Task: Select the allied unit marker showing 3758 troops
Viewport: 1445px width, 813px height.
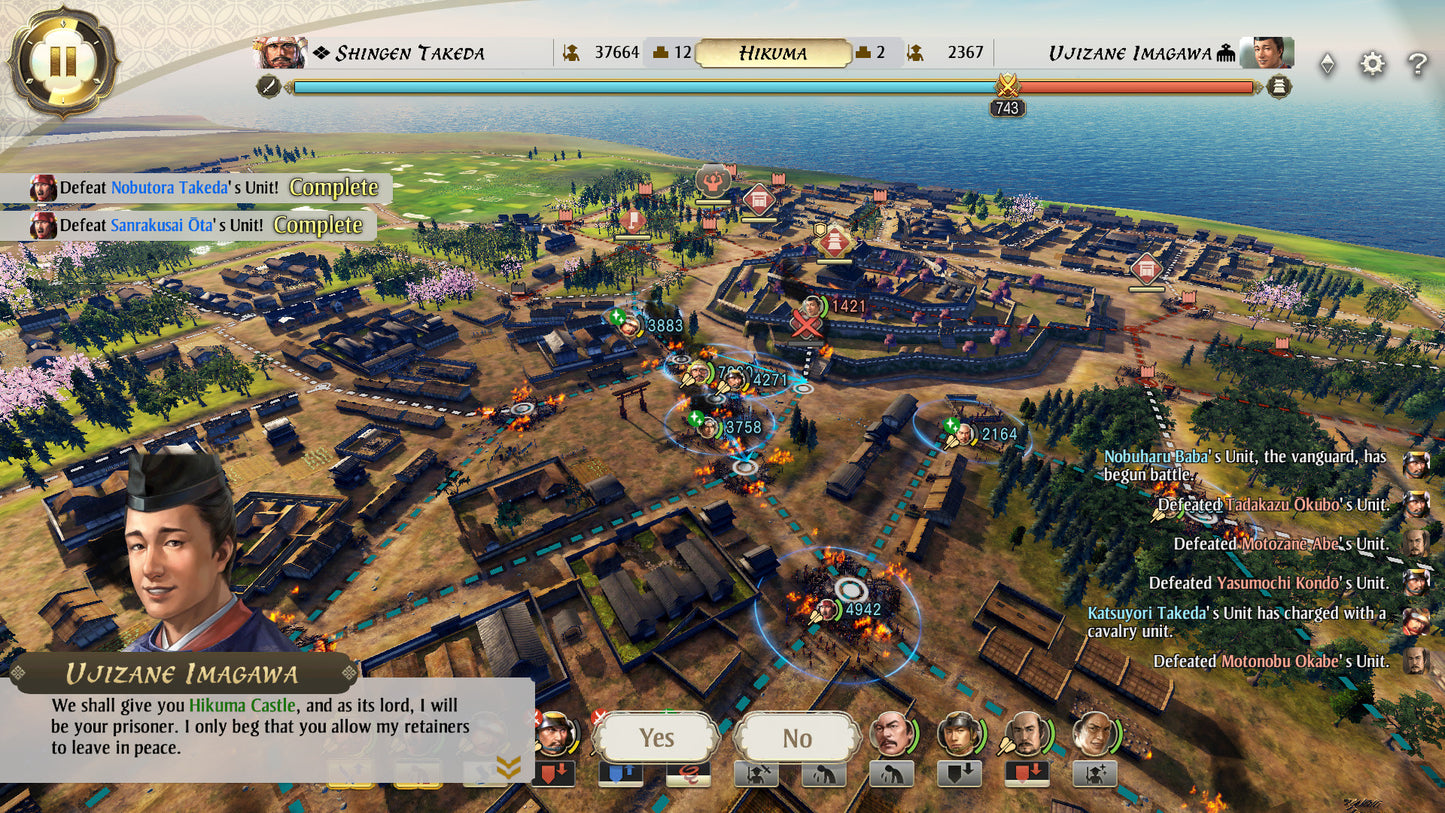Action: (x=709, y=427)
